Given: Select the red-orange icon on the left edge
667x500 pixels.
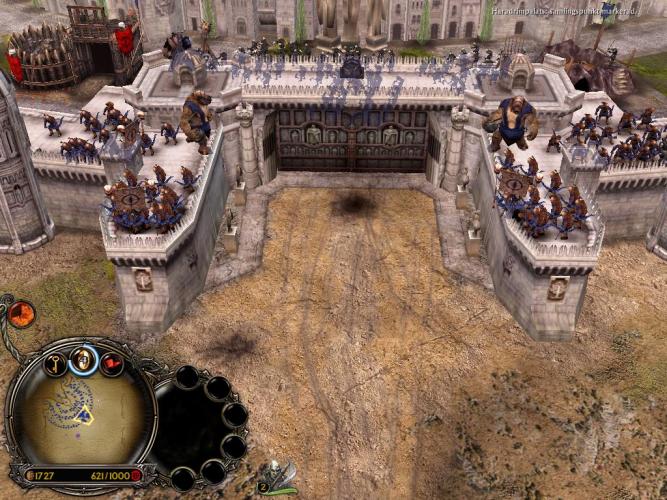Looking at the screenshot, I should point(21,315).
